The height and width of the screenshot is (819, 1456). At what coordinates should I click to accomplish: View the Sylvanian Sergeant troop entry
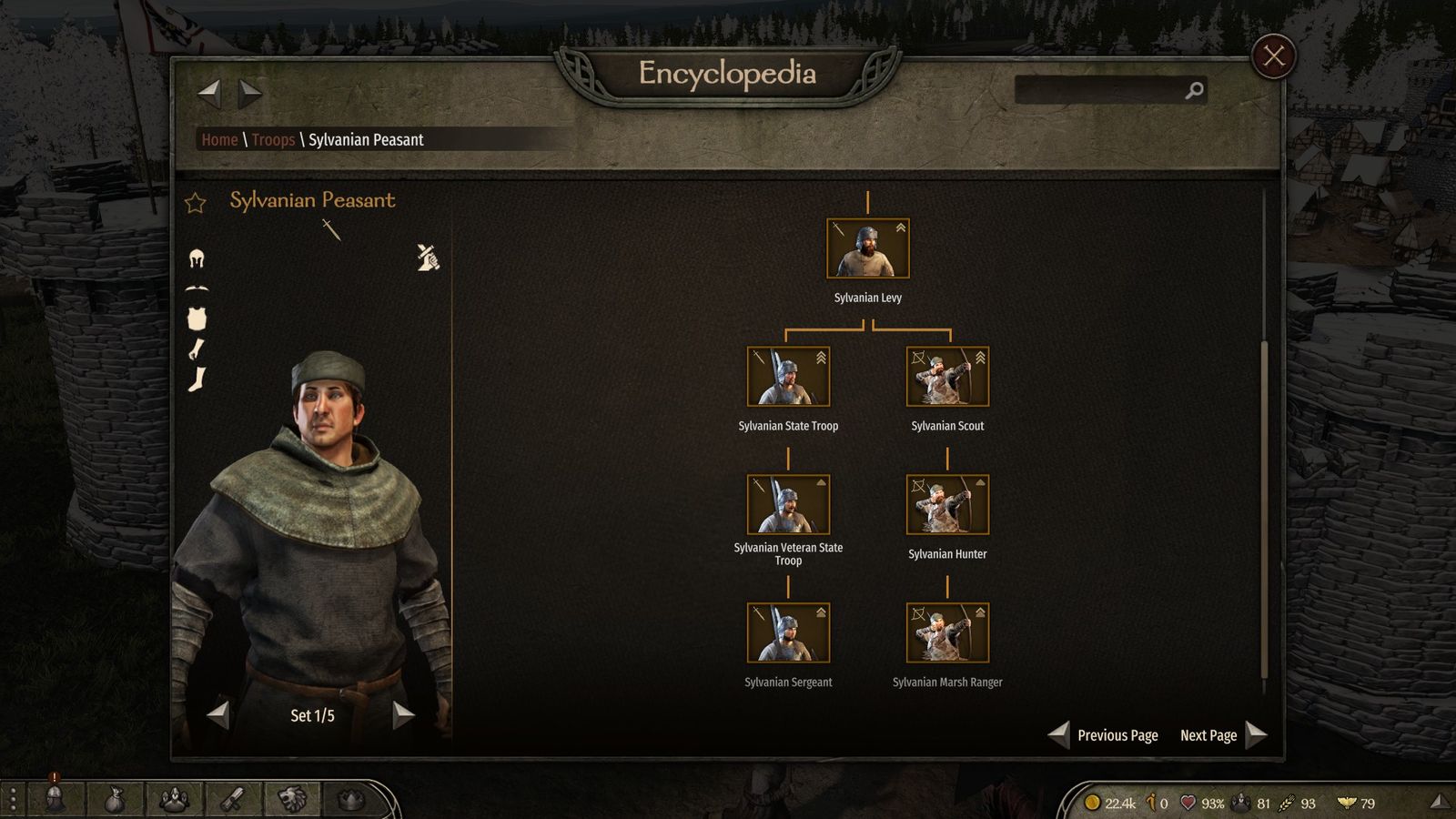(x=788, y=633)
